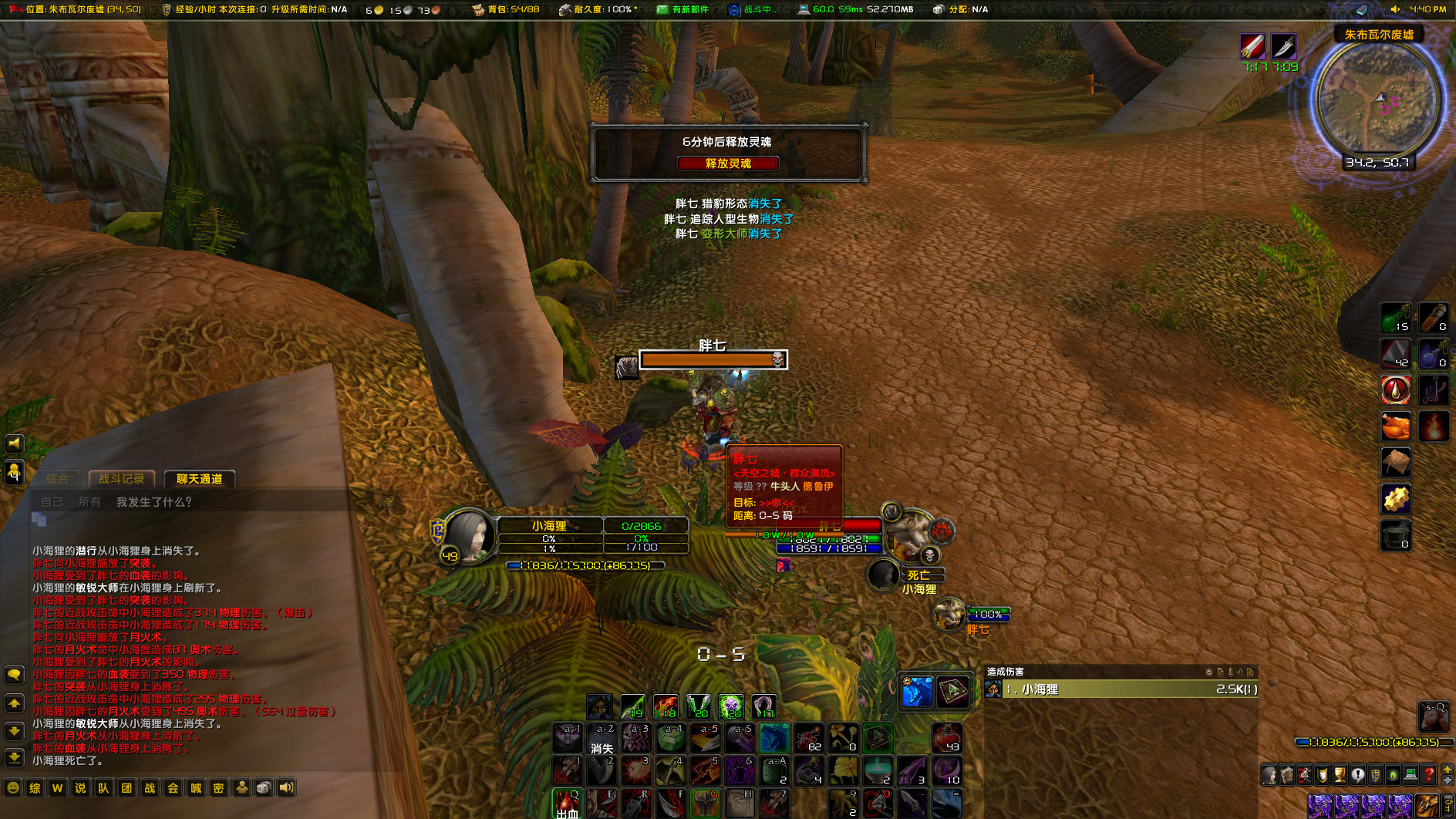Viewport: 1456px width, 819px height.
Task: Open the red talents icon
Action: [1304, 775]
